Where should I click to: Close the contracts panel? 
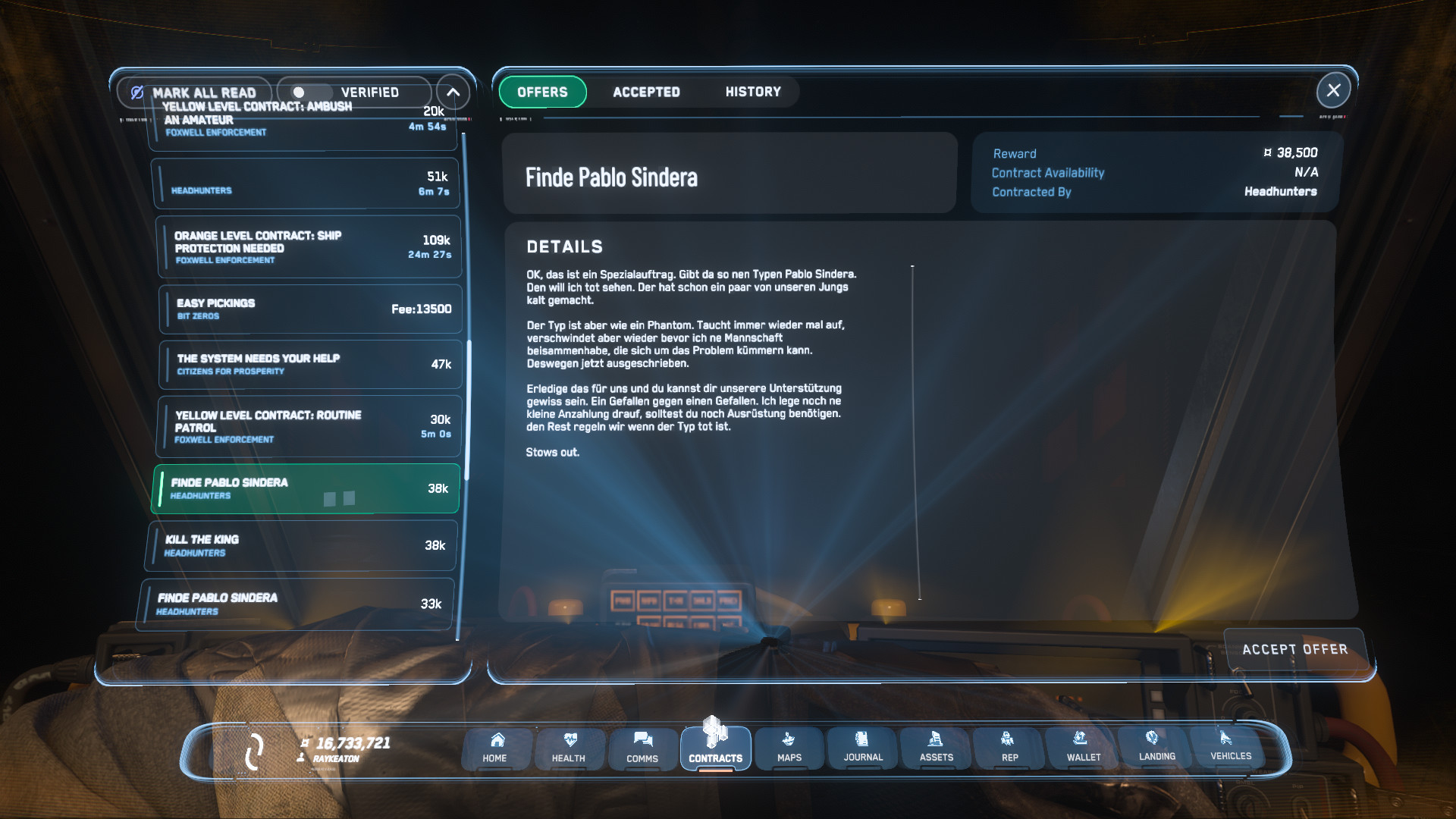pos(1333,91)
